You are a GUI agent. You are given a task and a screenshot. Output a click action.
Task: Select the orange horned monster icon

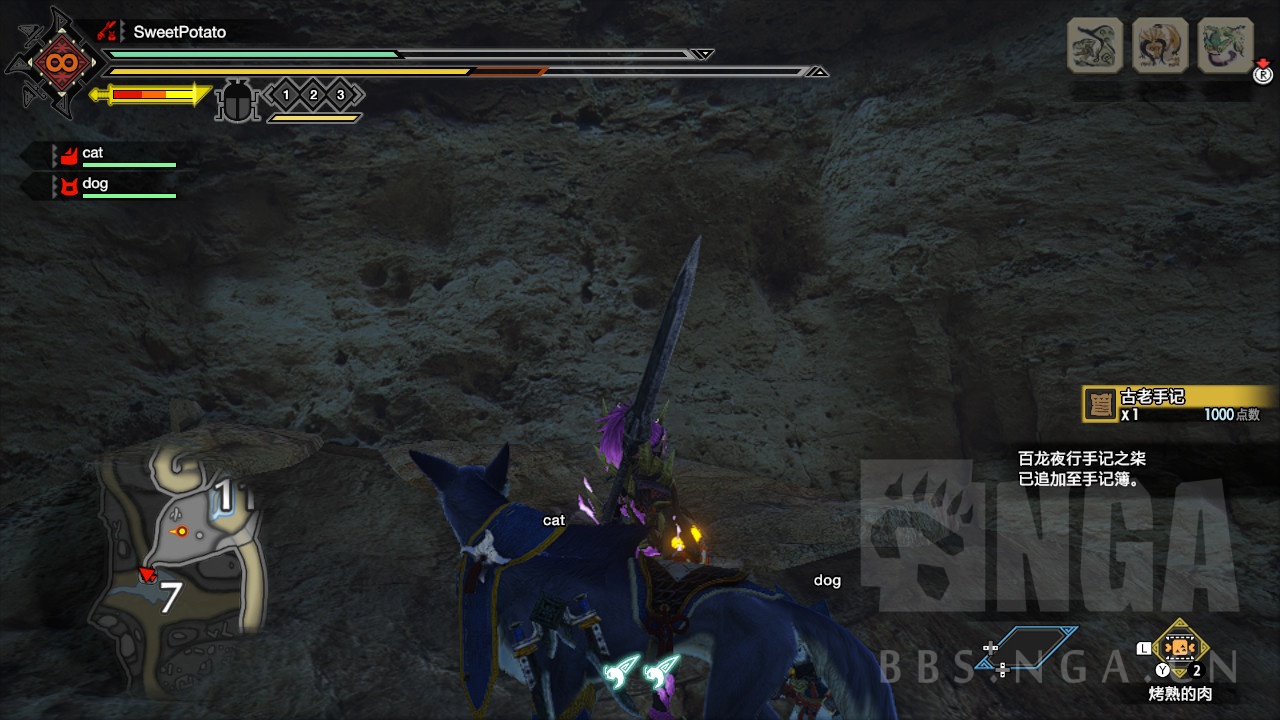coord(1160,45)
